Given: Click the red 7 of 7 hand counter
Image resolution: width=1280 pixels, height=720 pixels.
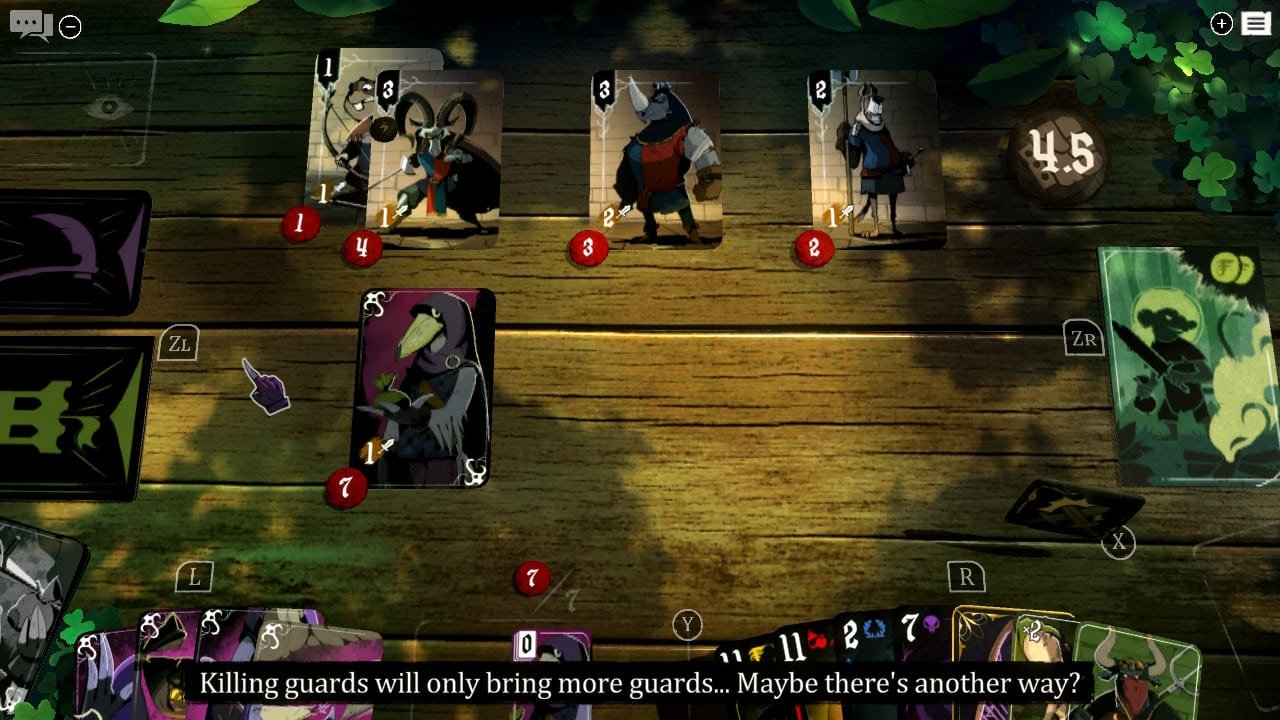Looking at the screenshot, I should click(x=530, y=577).
